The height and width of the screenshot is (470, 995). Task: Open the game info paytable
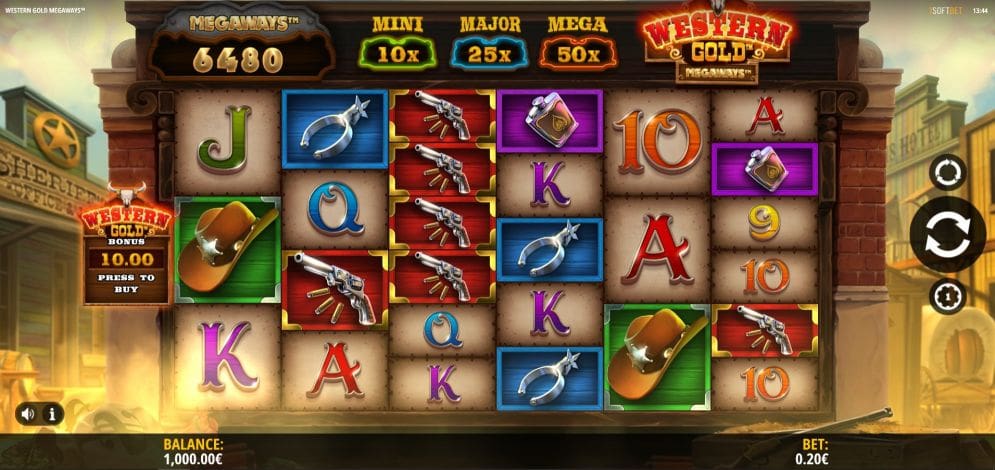[51, 413]
